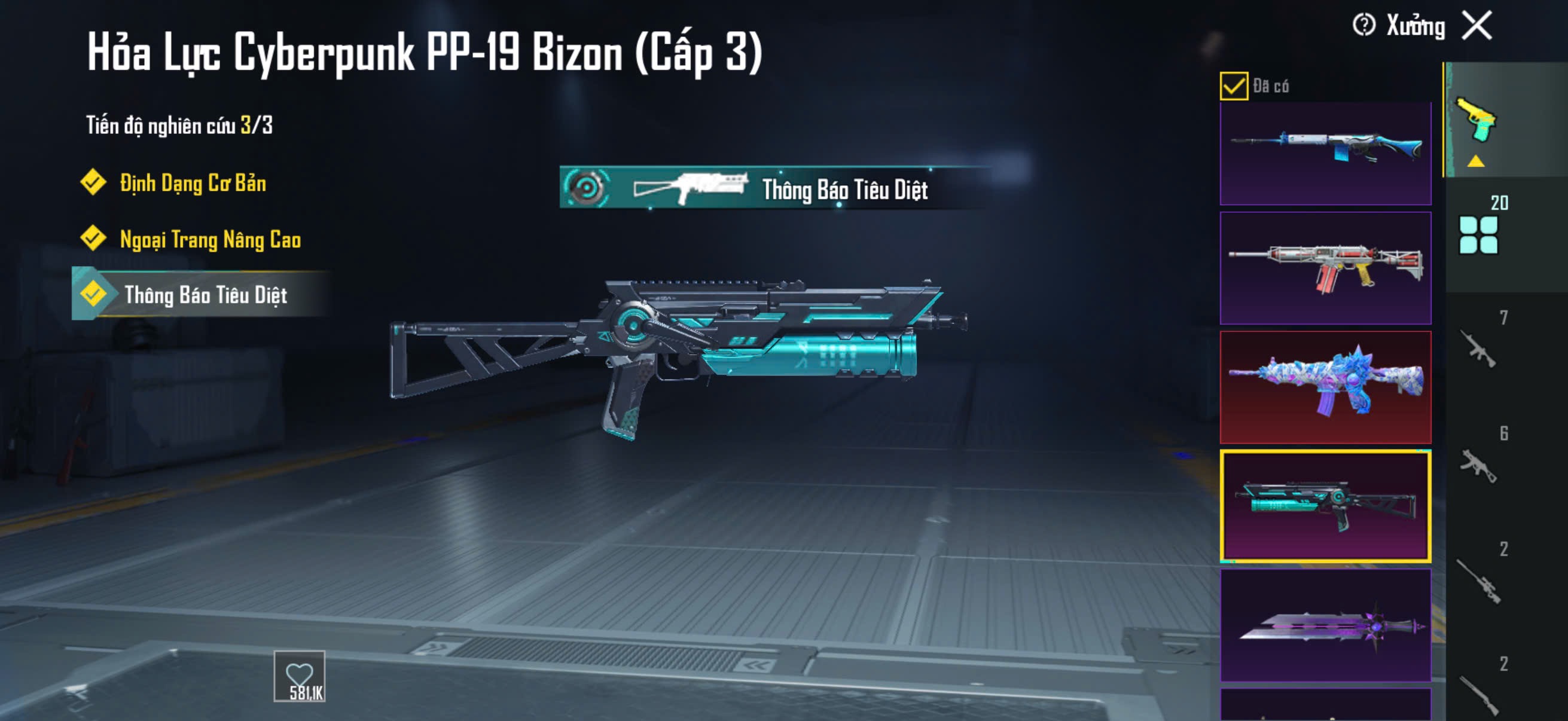The image size is (1568, 721).
Task: Toggle the Đã có owned filter checkbox
Action: [1233, 85]
